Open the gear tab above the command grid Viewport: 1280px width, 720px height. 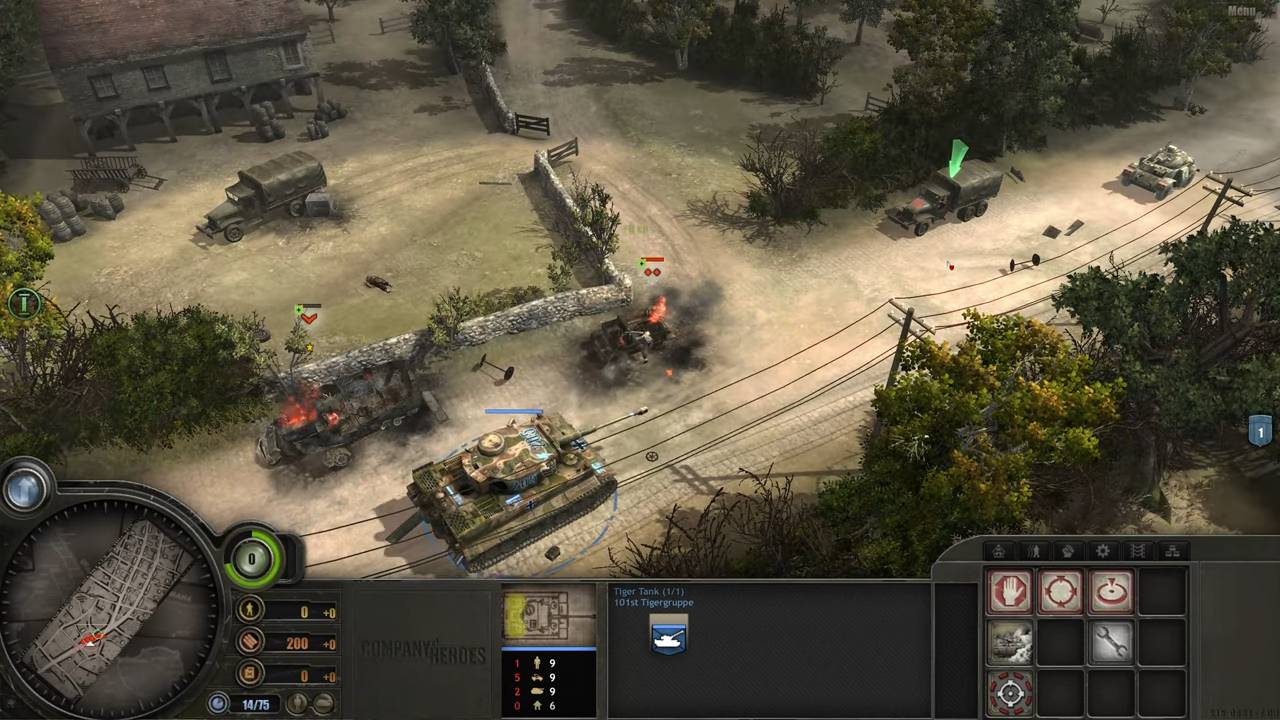(1102, 551)
